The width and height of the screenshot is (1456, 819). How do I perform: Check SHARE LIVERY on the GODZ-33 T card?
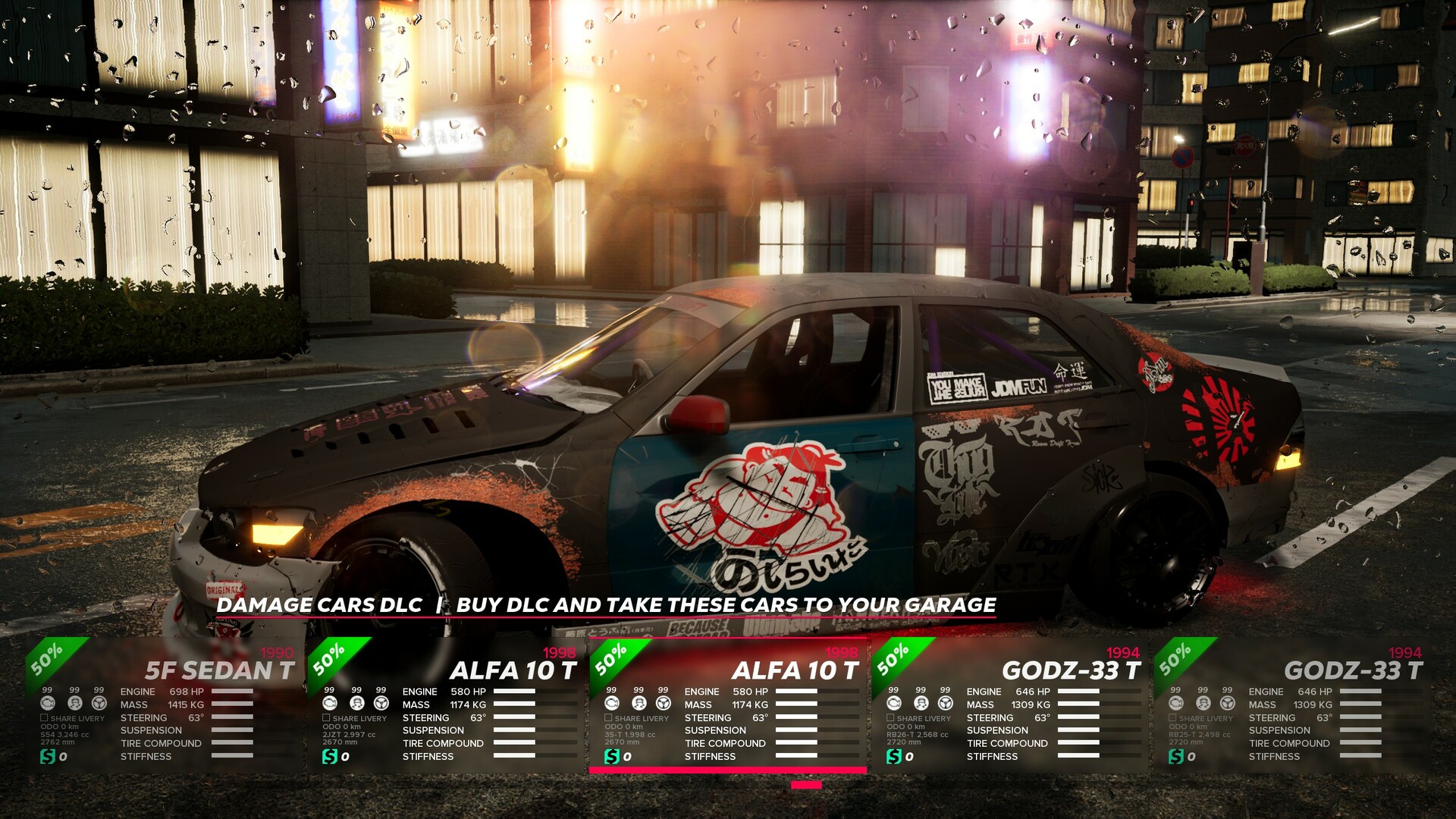[x=889, y=718]
